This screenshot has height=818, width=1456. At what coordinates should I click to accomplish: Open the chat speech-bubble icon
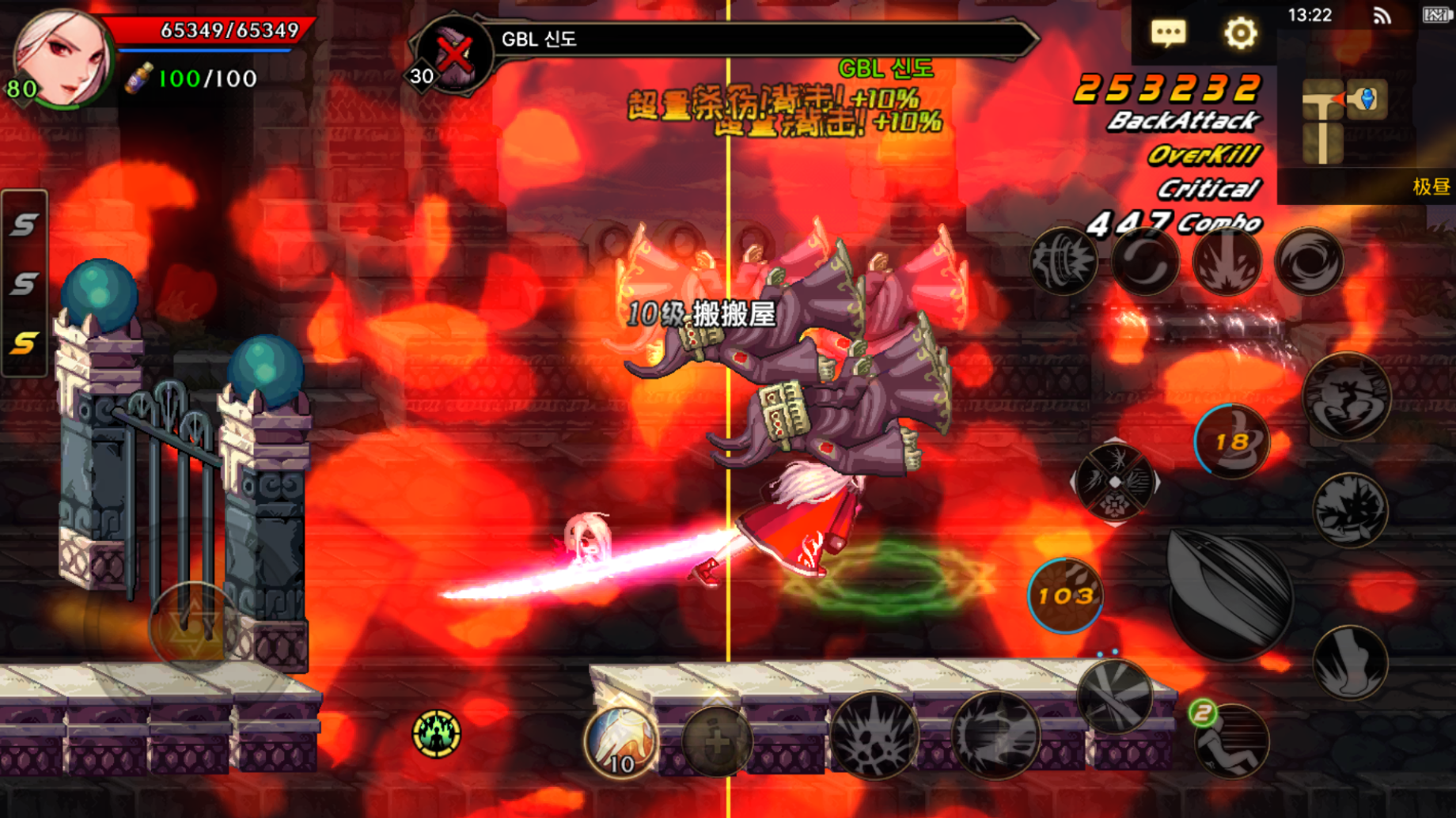click(x=1168, y=33)
